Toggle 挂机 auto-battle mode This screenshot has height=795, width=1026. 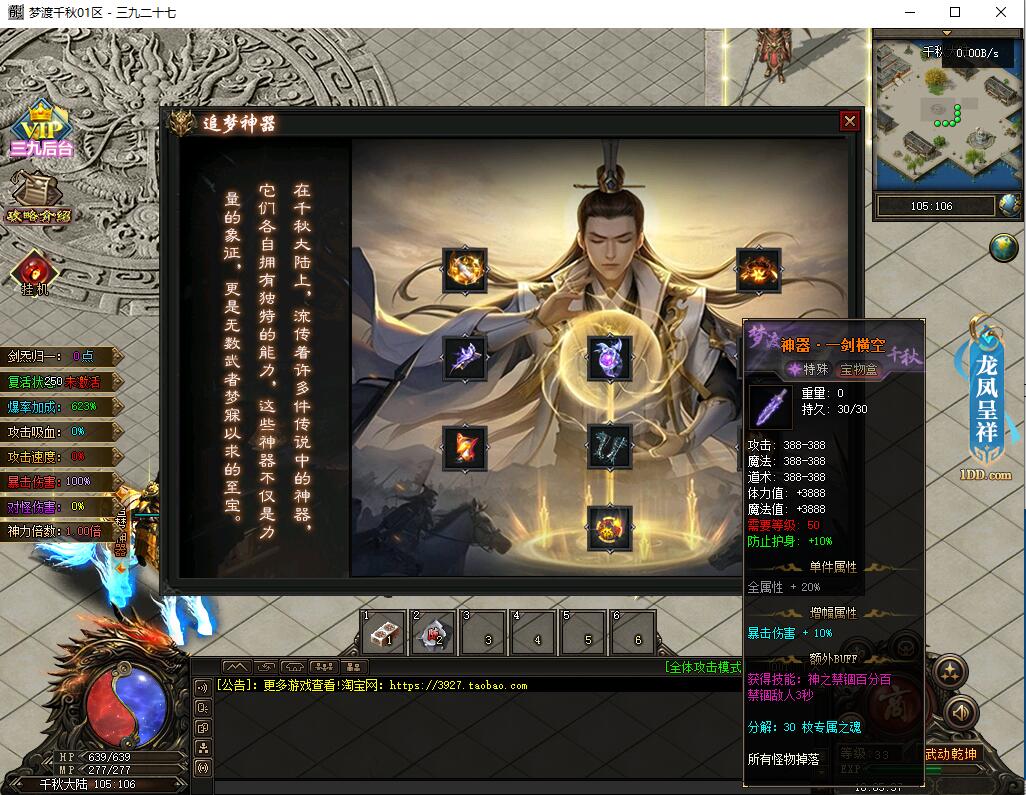coord(35,272)
